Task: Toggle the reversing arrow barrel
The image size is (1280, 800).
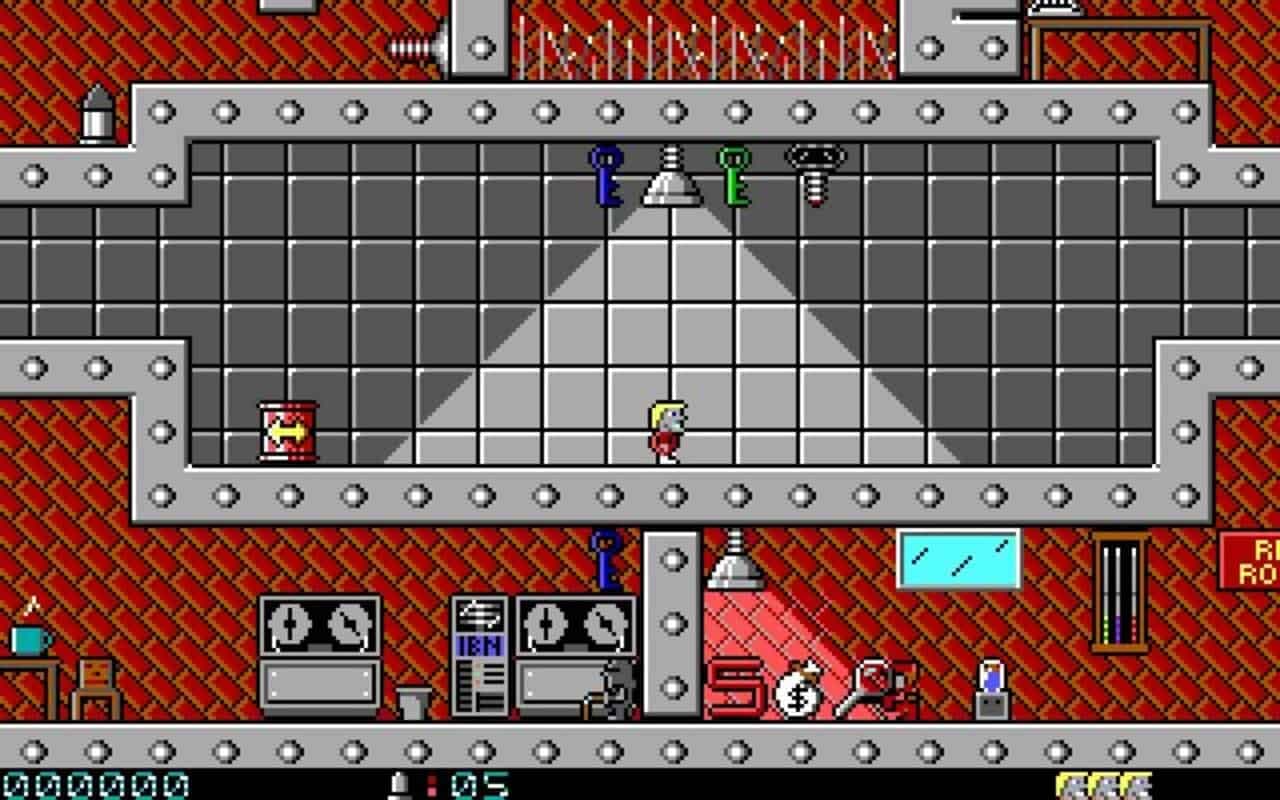Action: (287, 430)
